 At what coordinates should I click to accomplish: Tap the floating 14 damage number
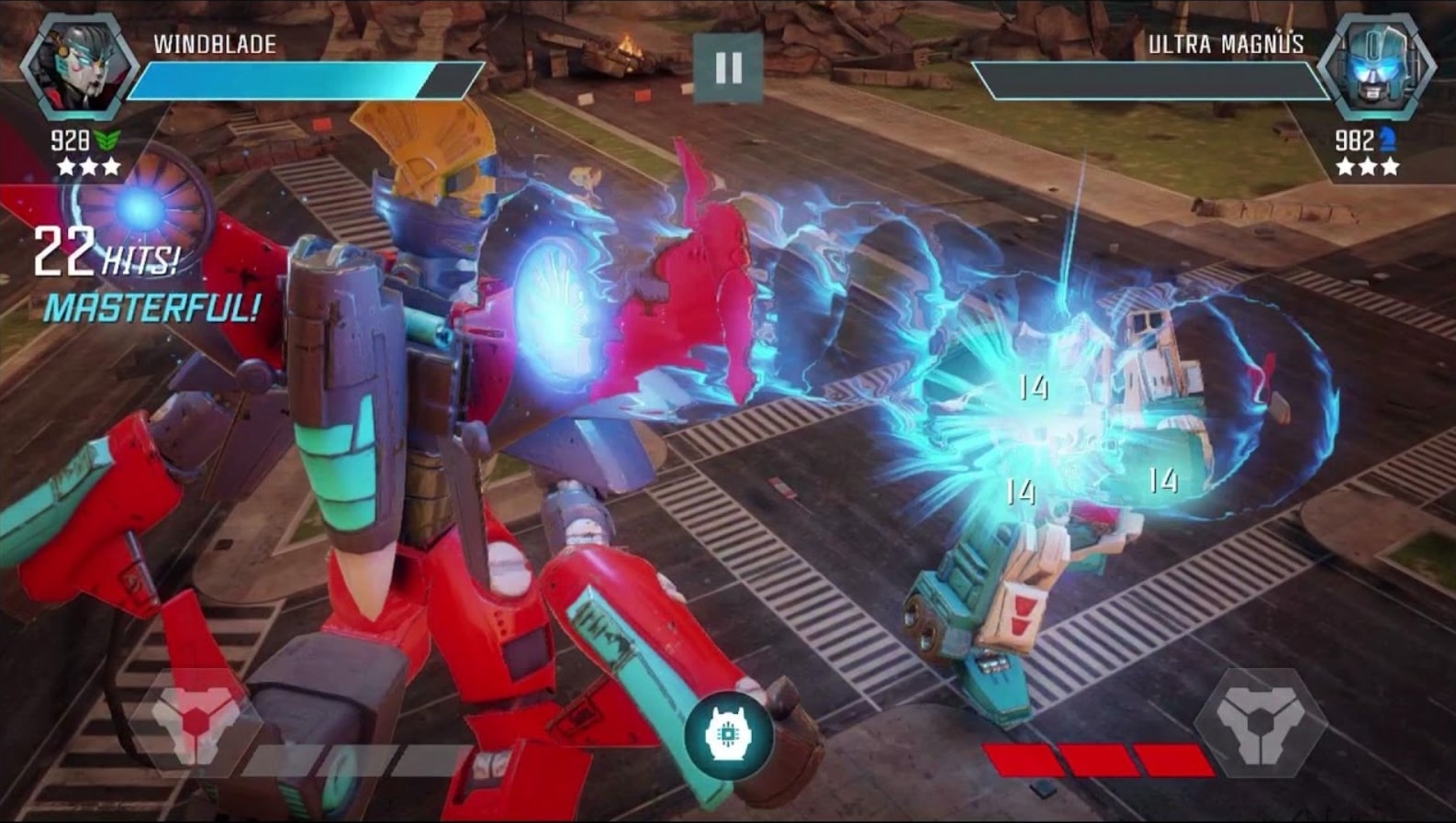[x=1036, y=389]
